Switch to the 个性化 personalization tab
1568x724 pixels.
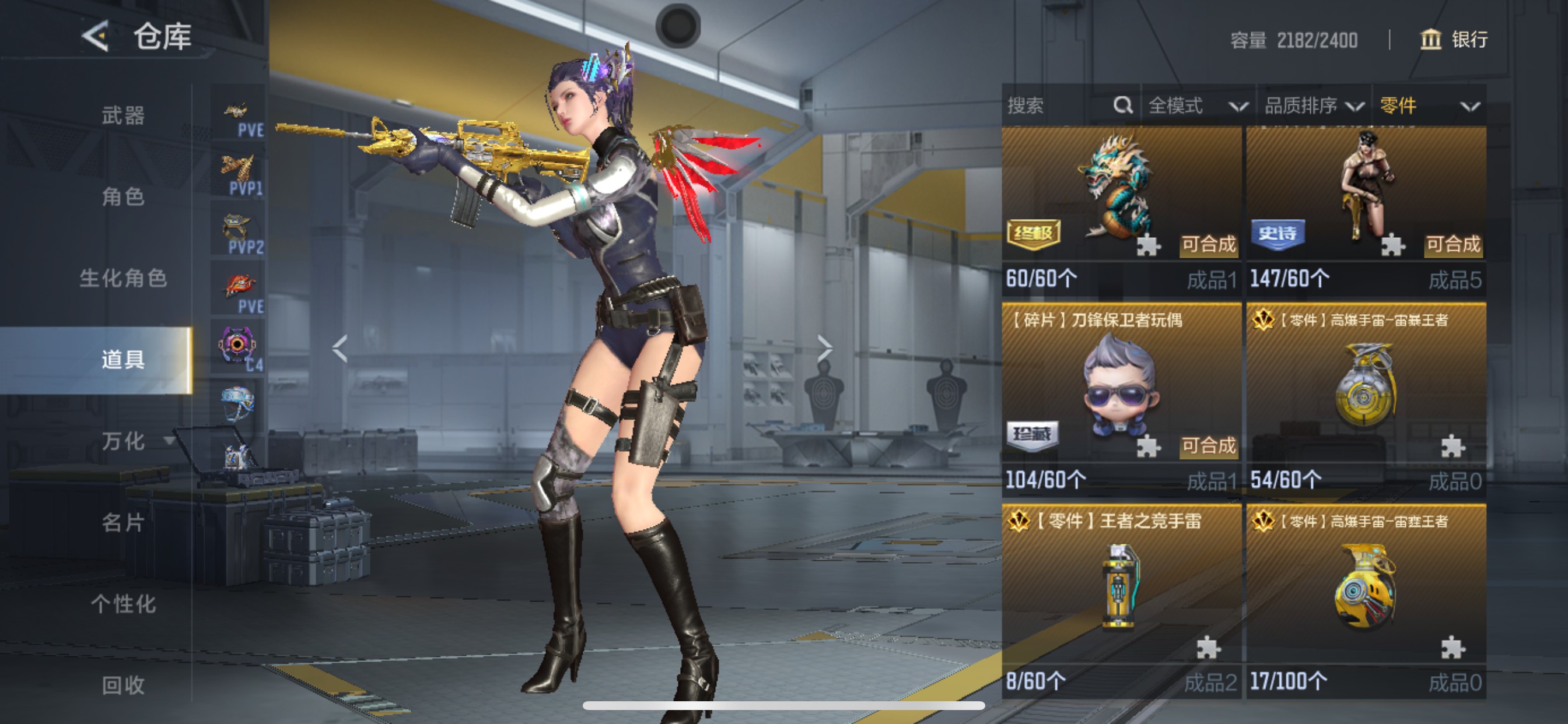coord(123,604)
